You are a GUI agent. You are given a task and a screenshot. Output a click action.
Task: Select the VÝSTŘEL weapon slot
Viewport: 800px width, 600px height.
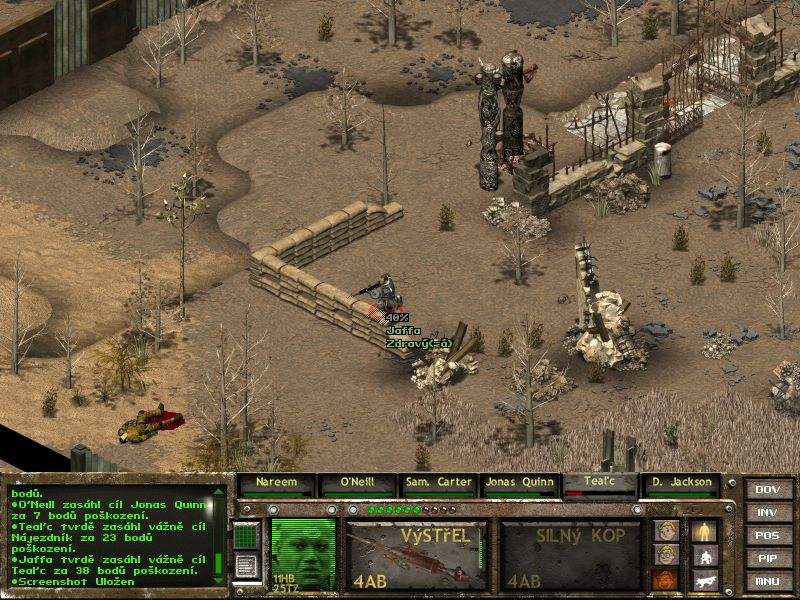(416, 553)
